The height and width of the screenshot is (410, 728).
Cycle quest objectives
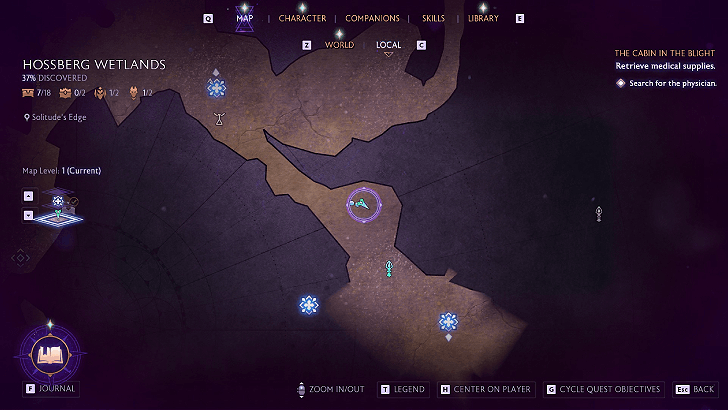coord(603,389)
